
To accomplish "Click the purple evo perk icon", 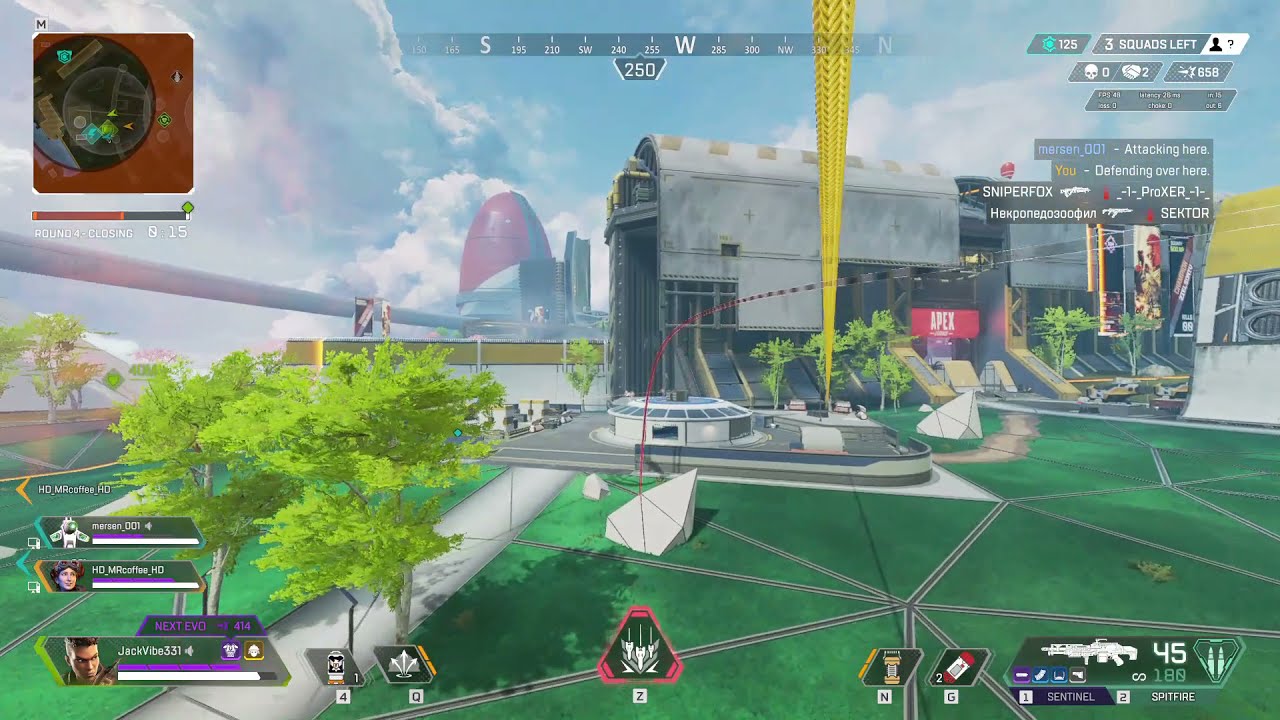I will pos(231,651).
